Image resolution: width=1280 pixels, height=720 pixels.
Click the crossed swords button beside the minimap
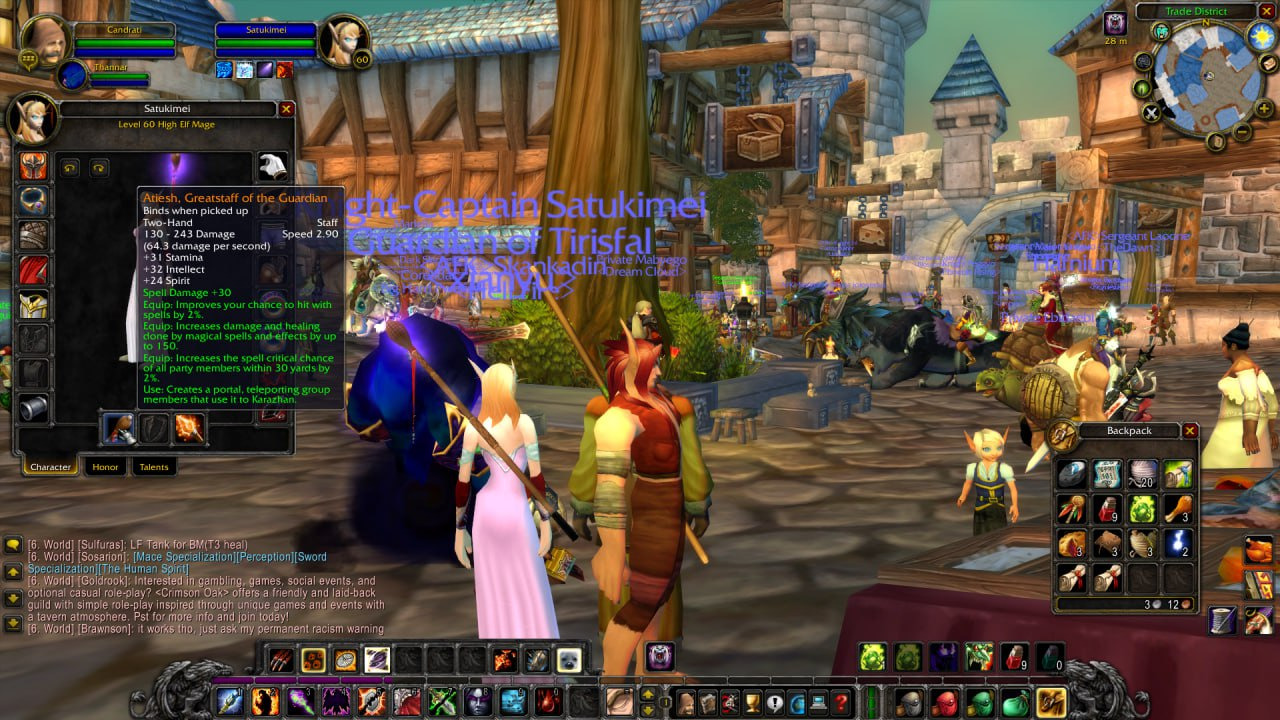pyautogui.click(x=1151, y=113)
